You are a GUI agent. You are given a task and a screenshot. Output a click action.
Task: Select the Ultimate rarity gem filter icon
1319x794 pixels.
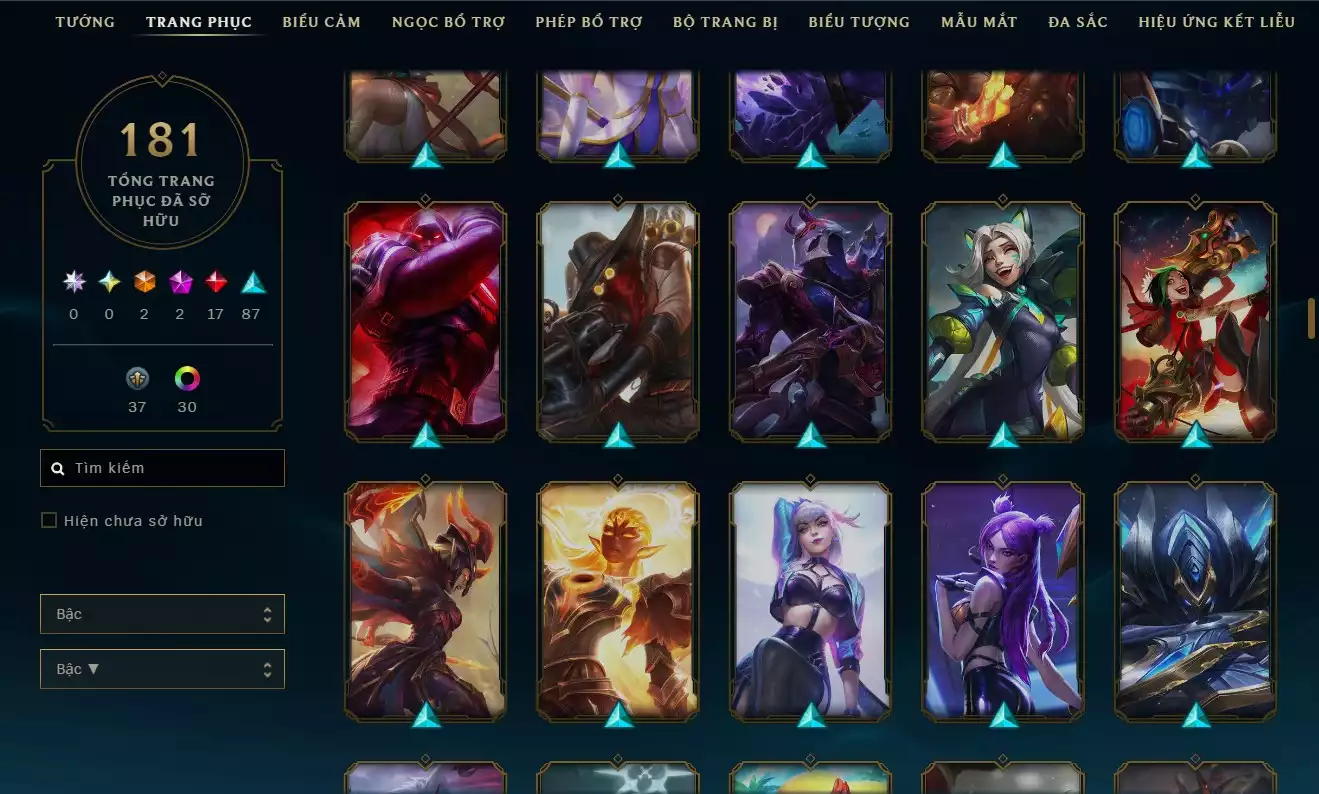pos(72,281)
